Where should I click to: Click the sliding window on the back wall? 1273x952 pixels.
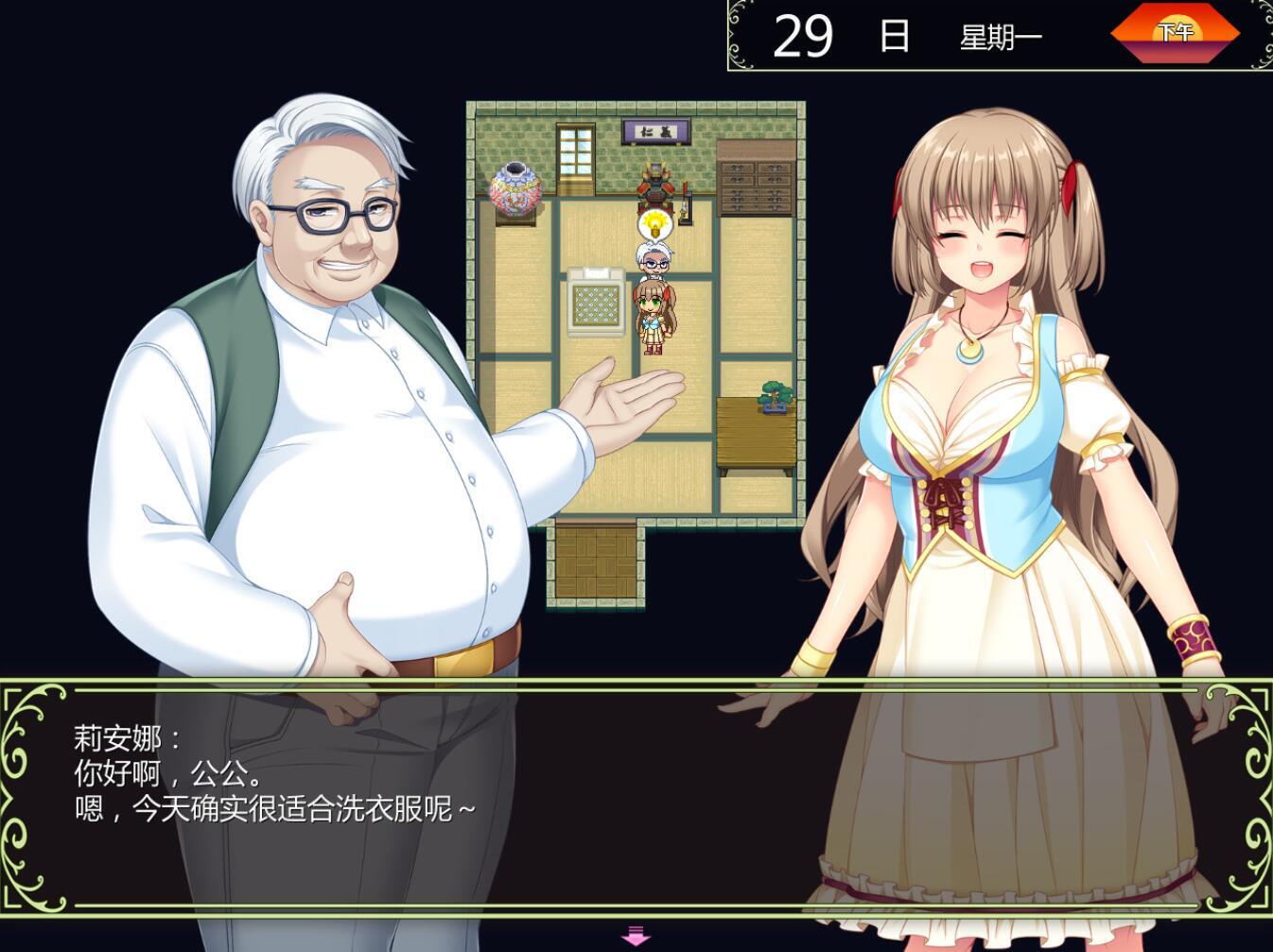coord(574,154)
